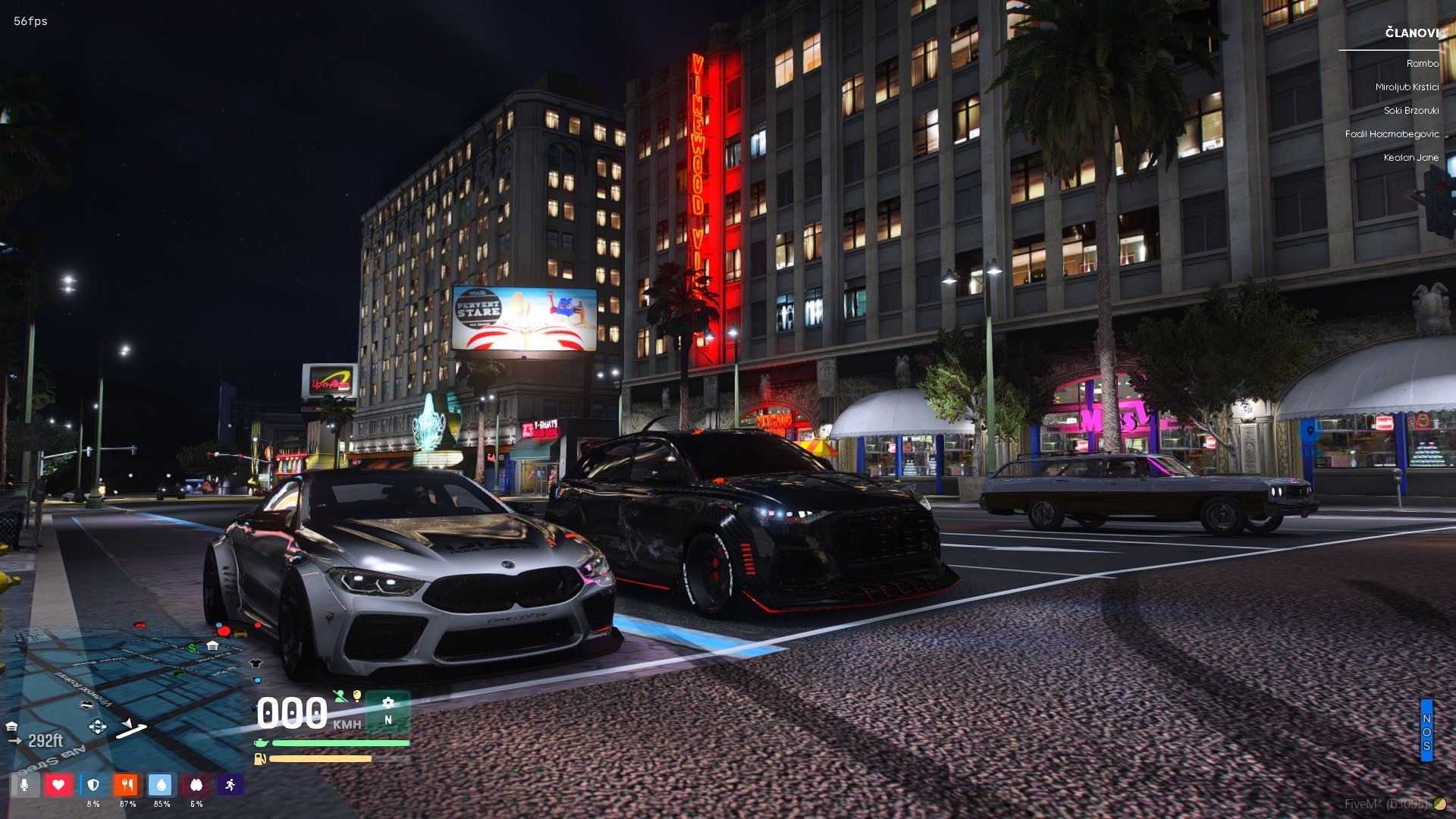Select Kealan Jane from the members list
Viewport: 1456px width, 819px height.
(1412, 158)
